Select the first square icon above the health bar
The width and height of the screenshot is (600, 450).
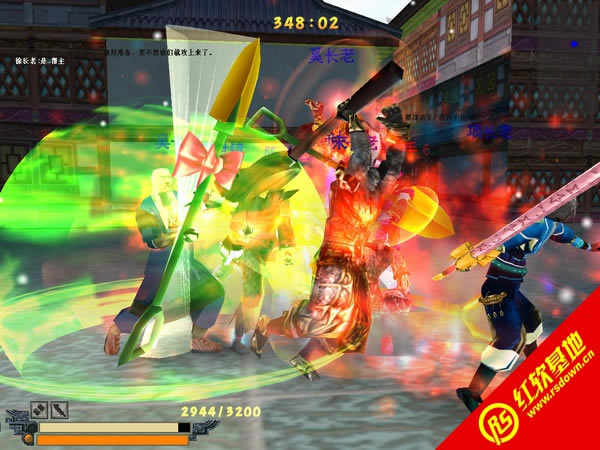pos(39,409)
